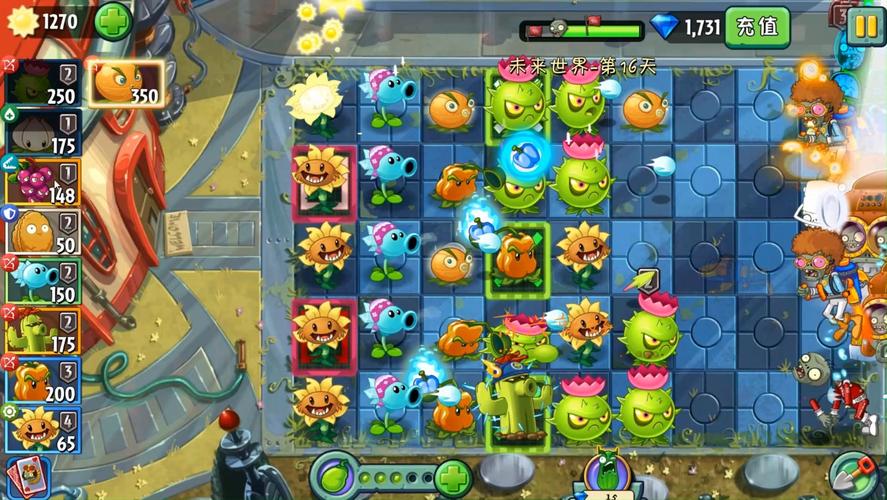Choose the 175-cost garlic seed packet

42,133
